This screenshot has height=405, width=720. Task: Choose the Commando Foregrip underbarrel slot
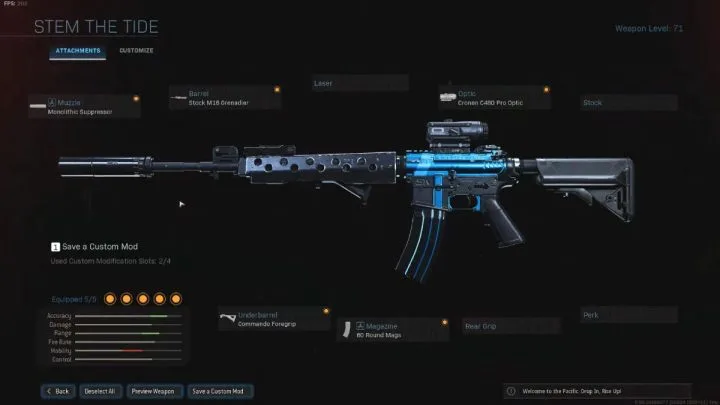[273, 318]
